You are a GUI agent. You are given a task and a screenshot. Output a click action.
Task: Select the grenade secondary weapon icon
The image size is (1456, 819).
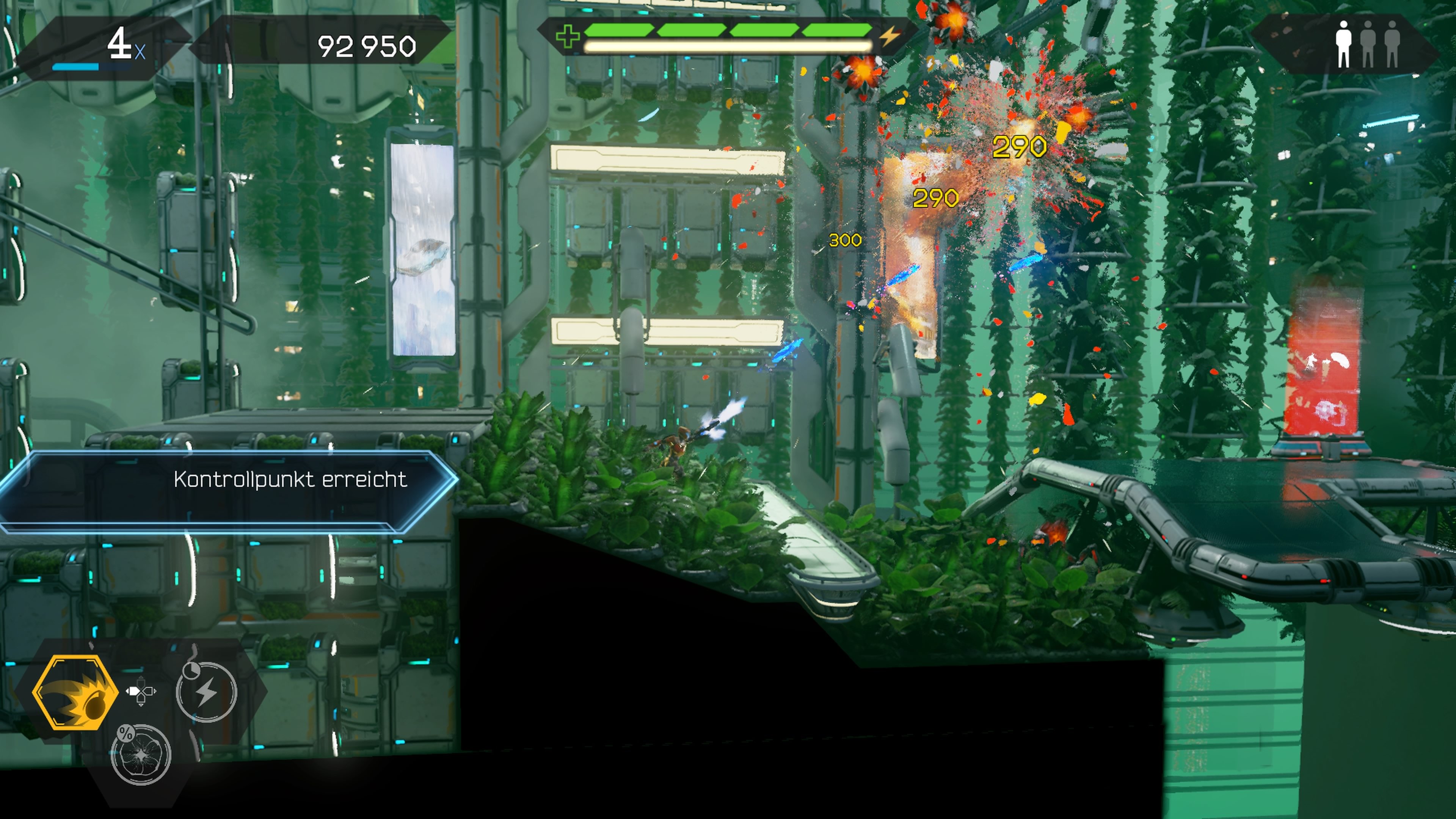coord(77,692)
